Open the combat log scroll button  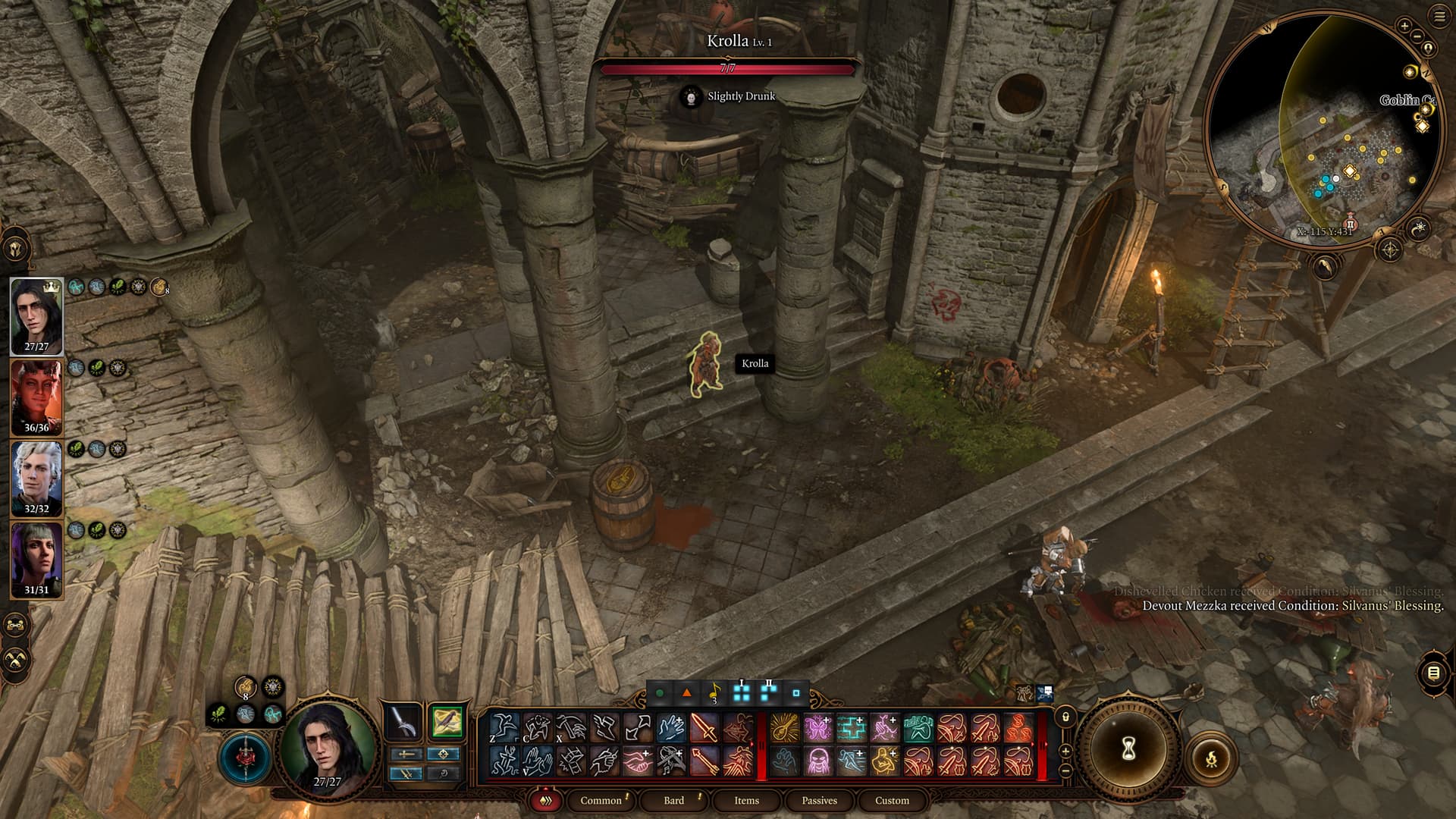(1432, 673)
